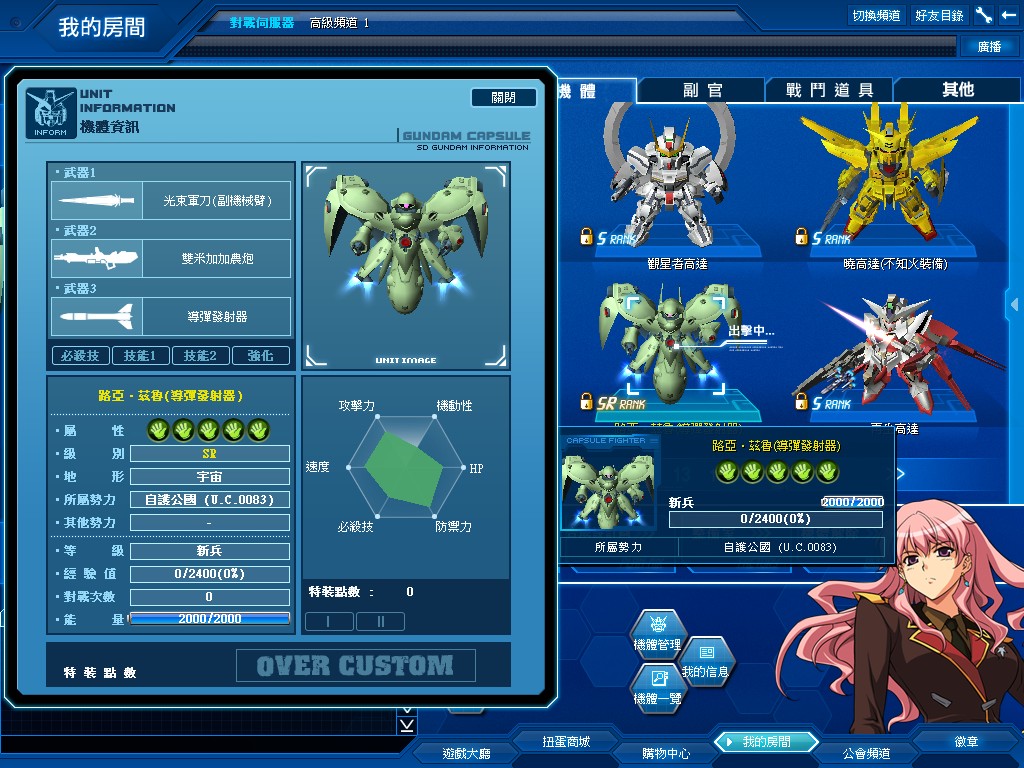1024x768 pixels.
Task: Open the 公會頻道 guild channel
Action: click(866, 753)
